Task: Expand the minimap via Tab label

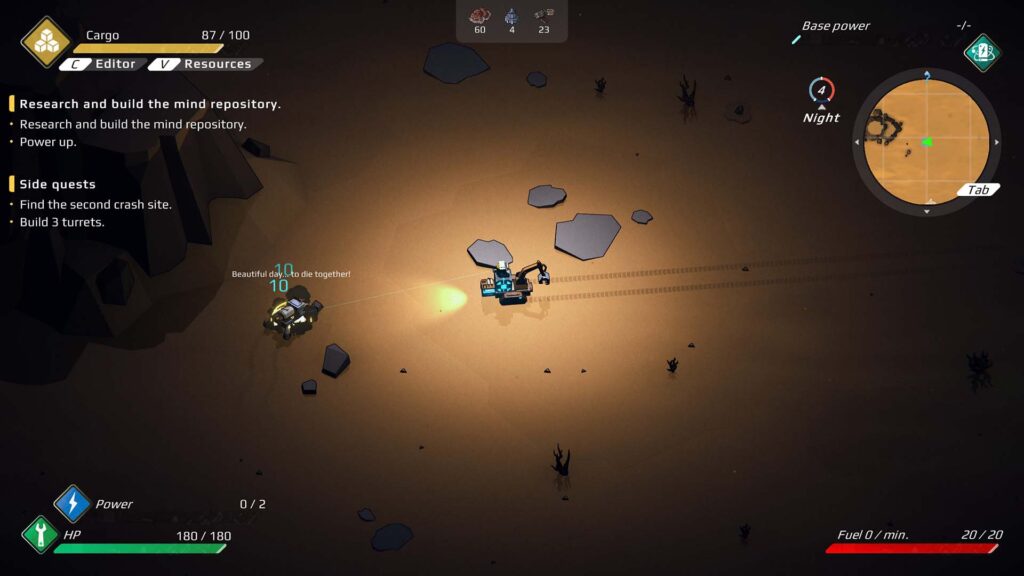Action: pos(978,190)
